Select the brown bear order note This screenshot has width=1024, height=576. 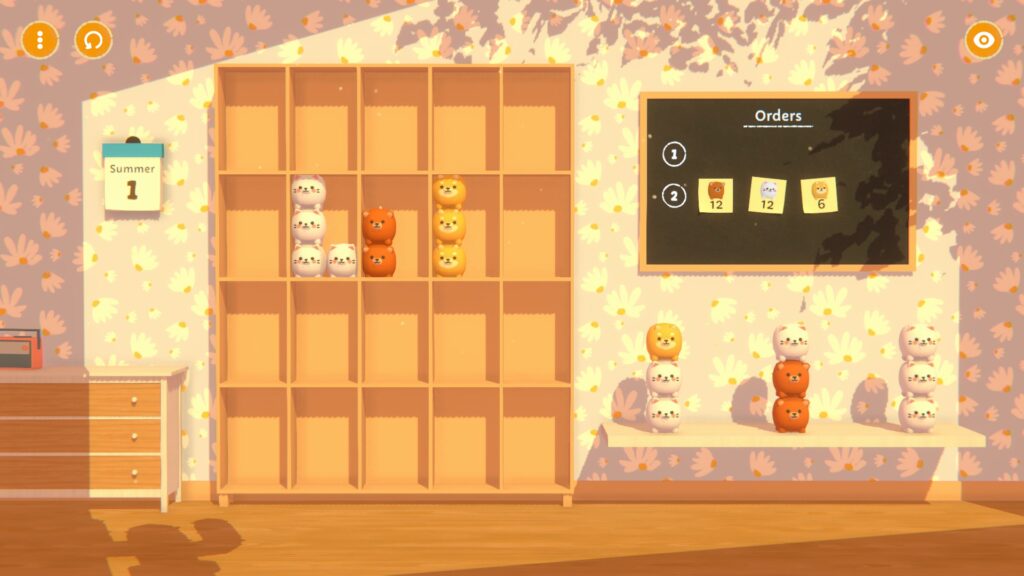716,195
